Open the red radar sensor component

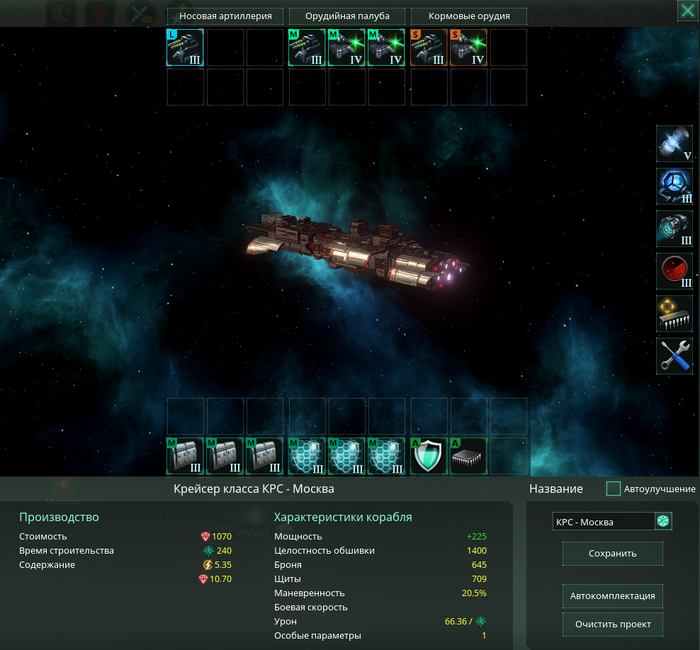pos(674,271)
